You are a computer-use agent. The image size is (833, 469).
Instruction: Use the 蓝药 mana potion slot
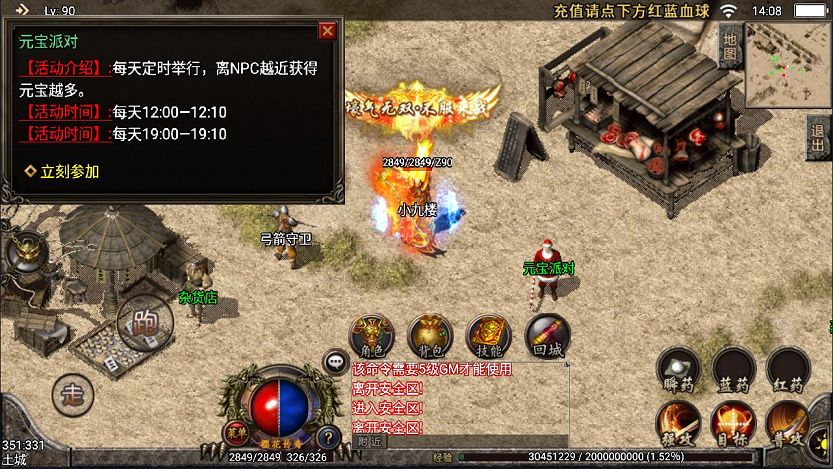pos(733,369)
